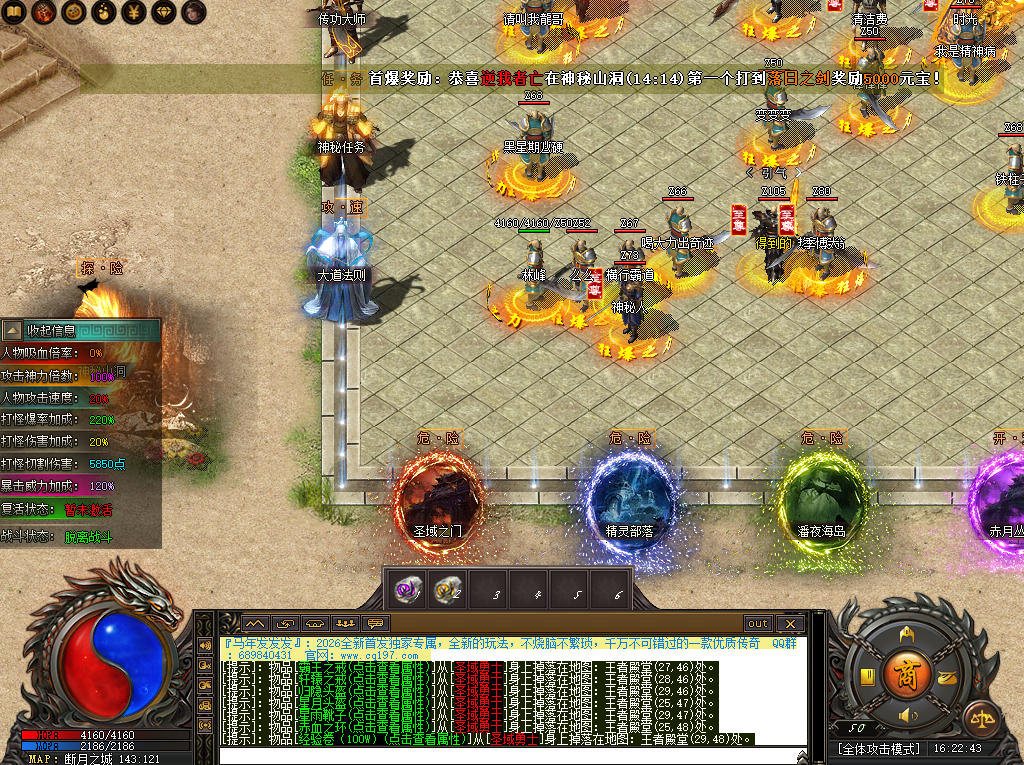Viewport: 1024px width, 765px height.
Task: Collapse the 收起信息 stats panel
Action: coord(12,330)
